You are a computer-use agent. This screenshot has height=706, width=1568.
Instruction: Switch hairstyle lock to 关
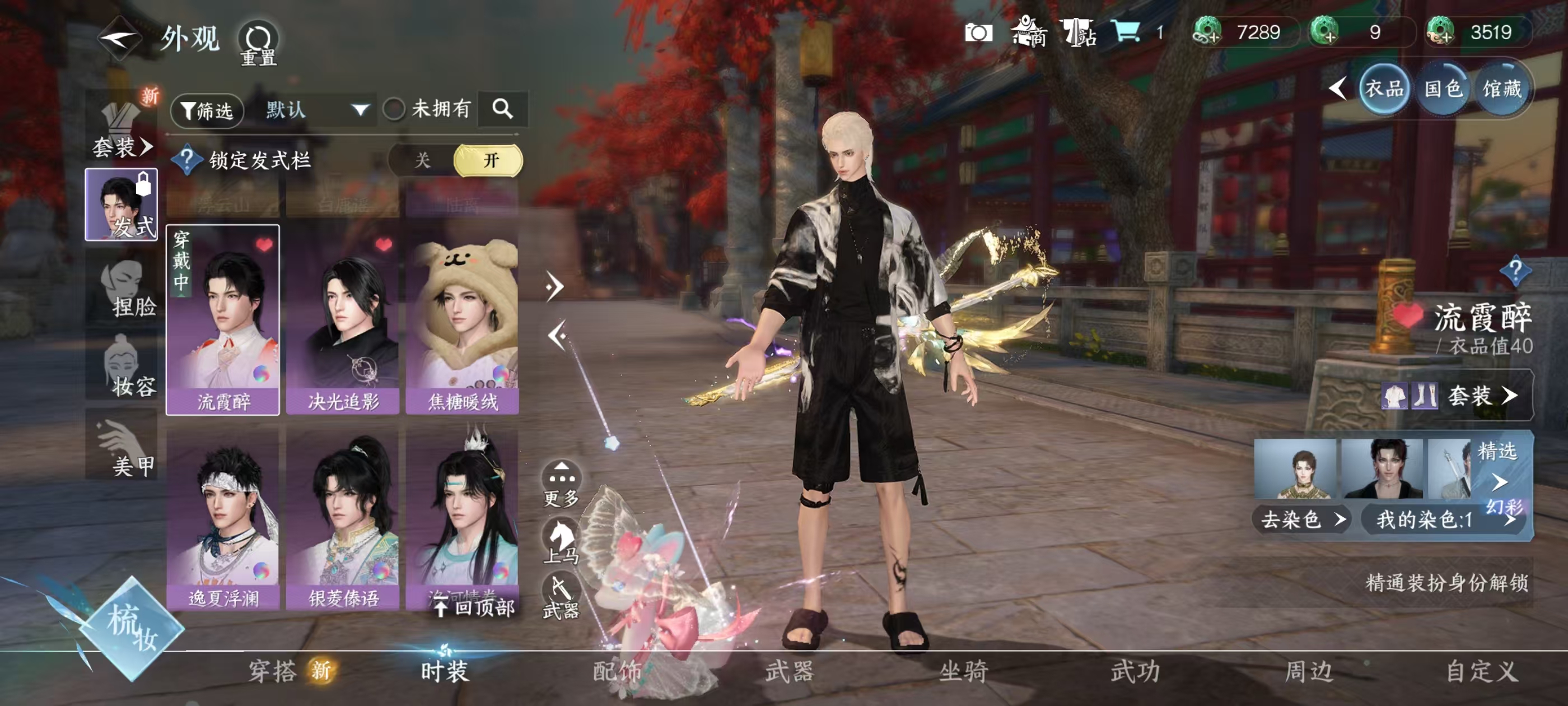pyautogui.click(x=422, y=161)
